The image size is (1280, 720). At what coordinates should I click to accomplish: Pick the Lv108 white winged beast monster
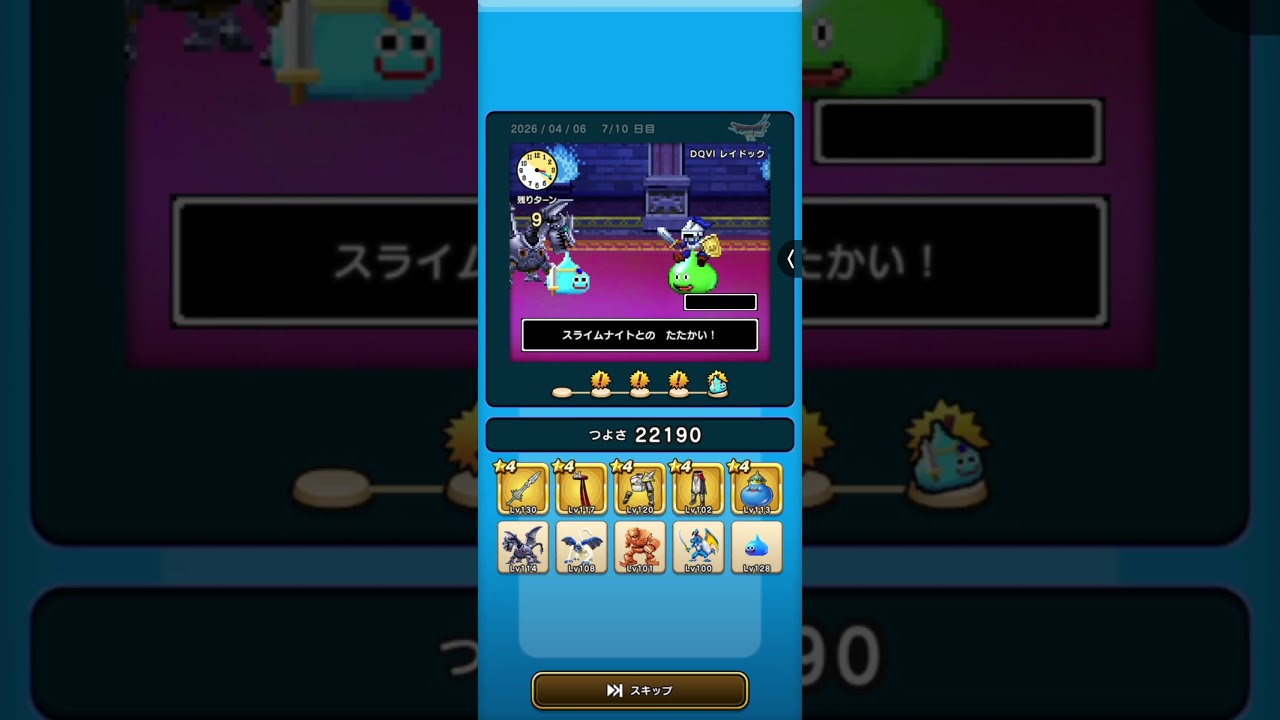point(581,547)
